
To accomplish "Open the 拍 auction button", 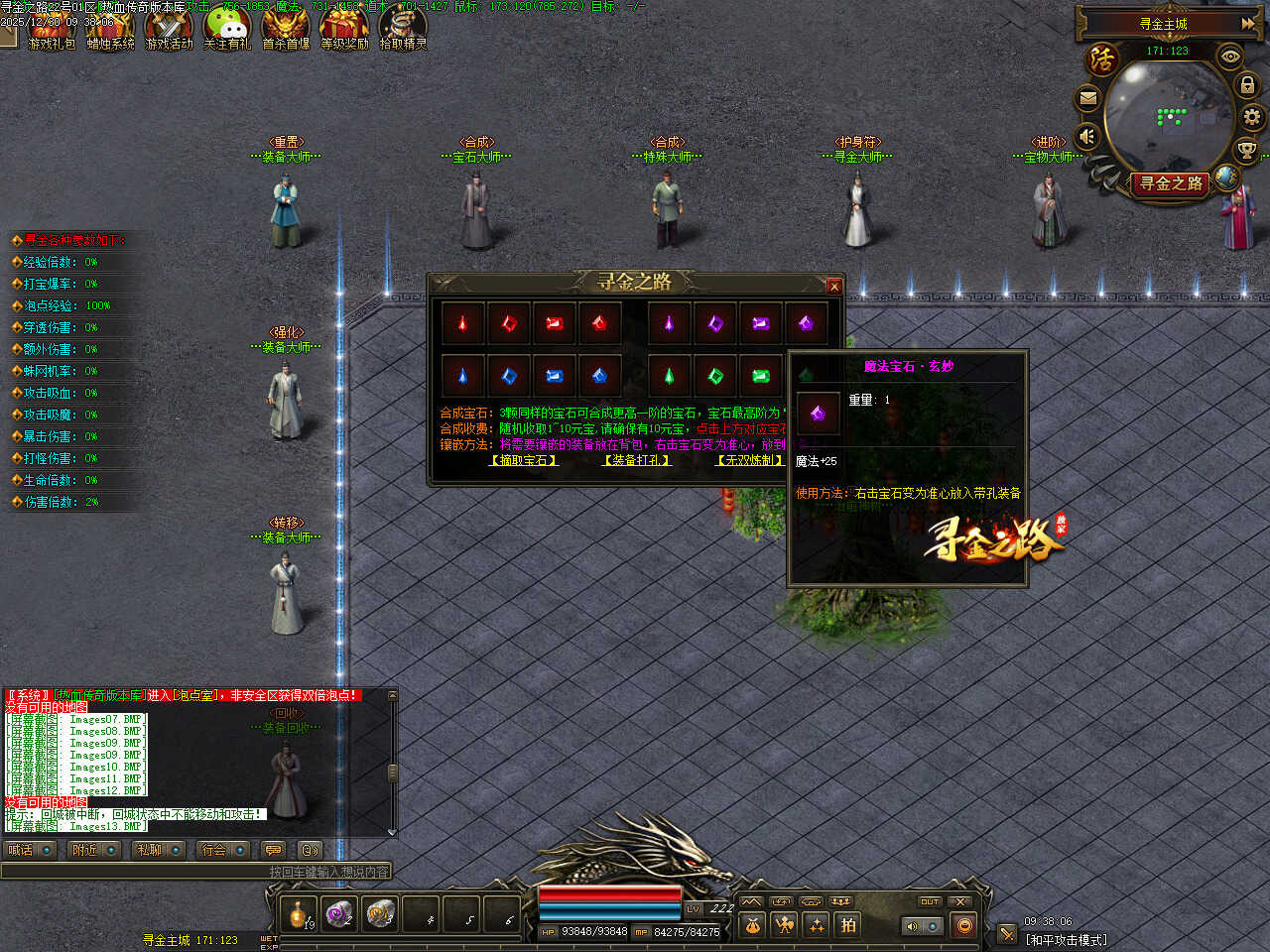I will coord(848,925).
